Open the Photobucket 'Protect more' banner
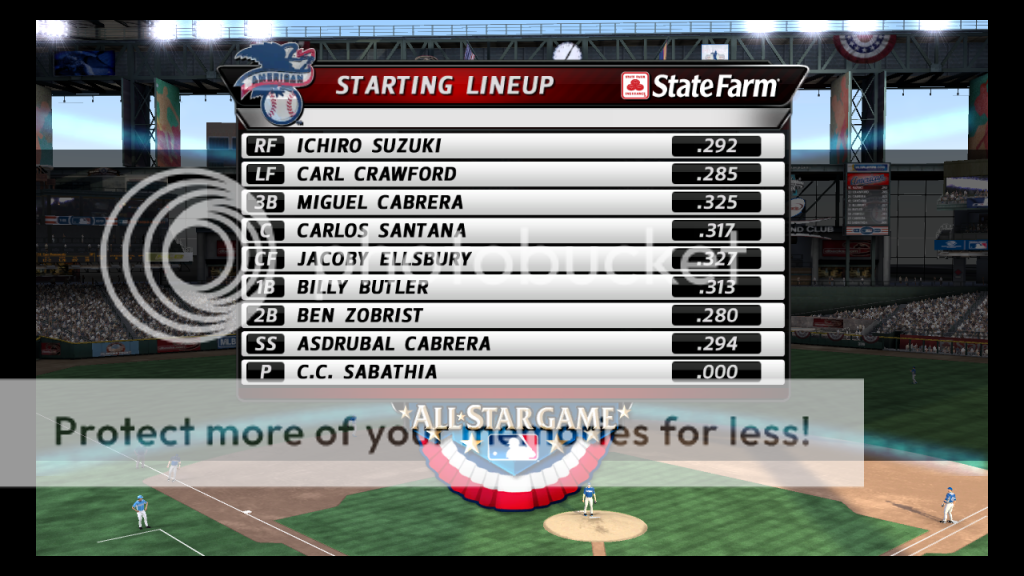The height and width of the screenshot is (576, 1024). coord(431,433)
